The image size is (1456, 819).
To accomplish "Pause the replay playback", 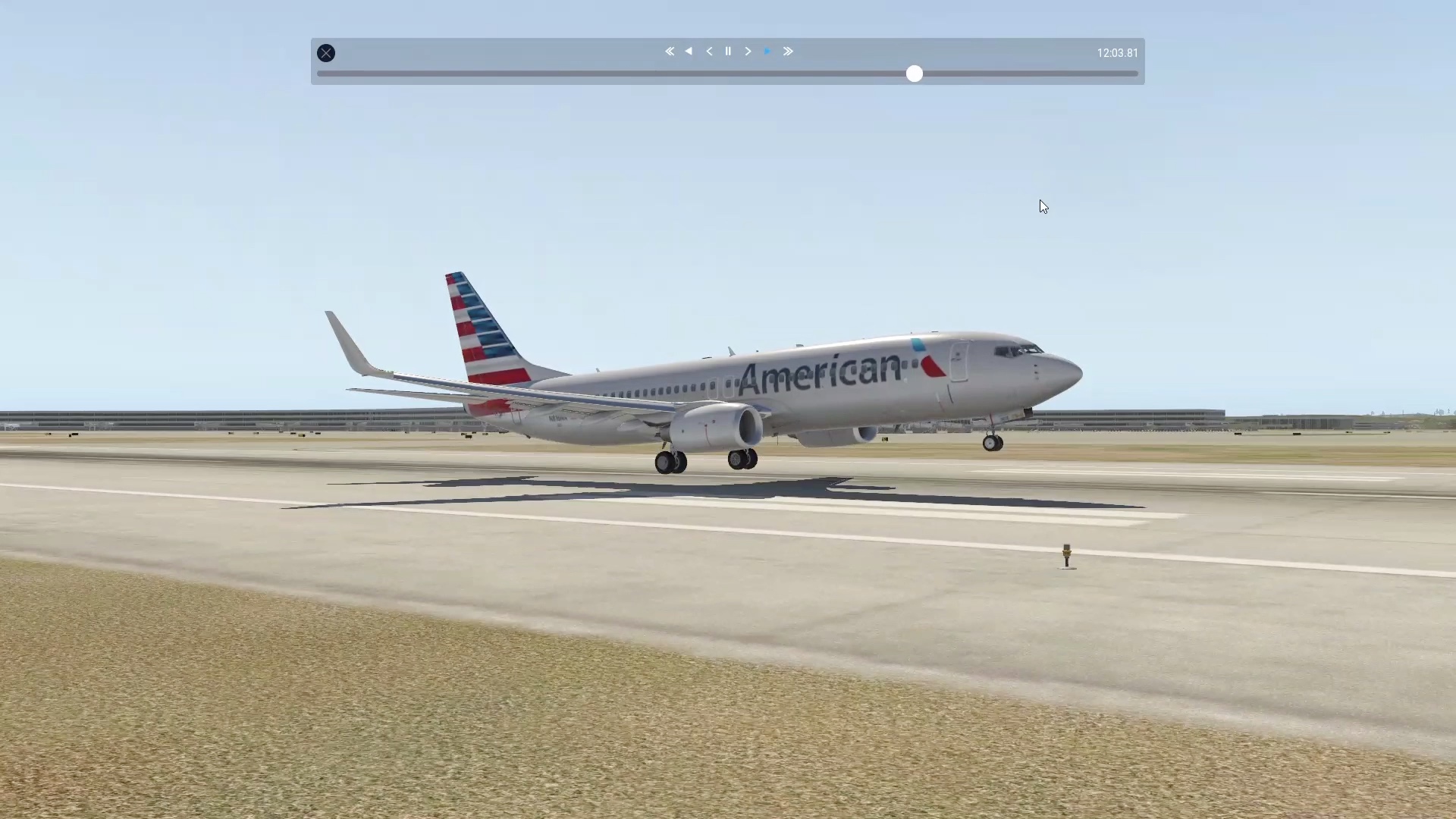I will coord(728,51).
